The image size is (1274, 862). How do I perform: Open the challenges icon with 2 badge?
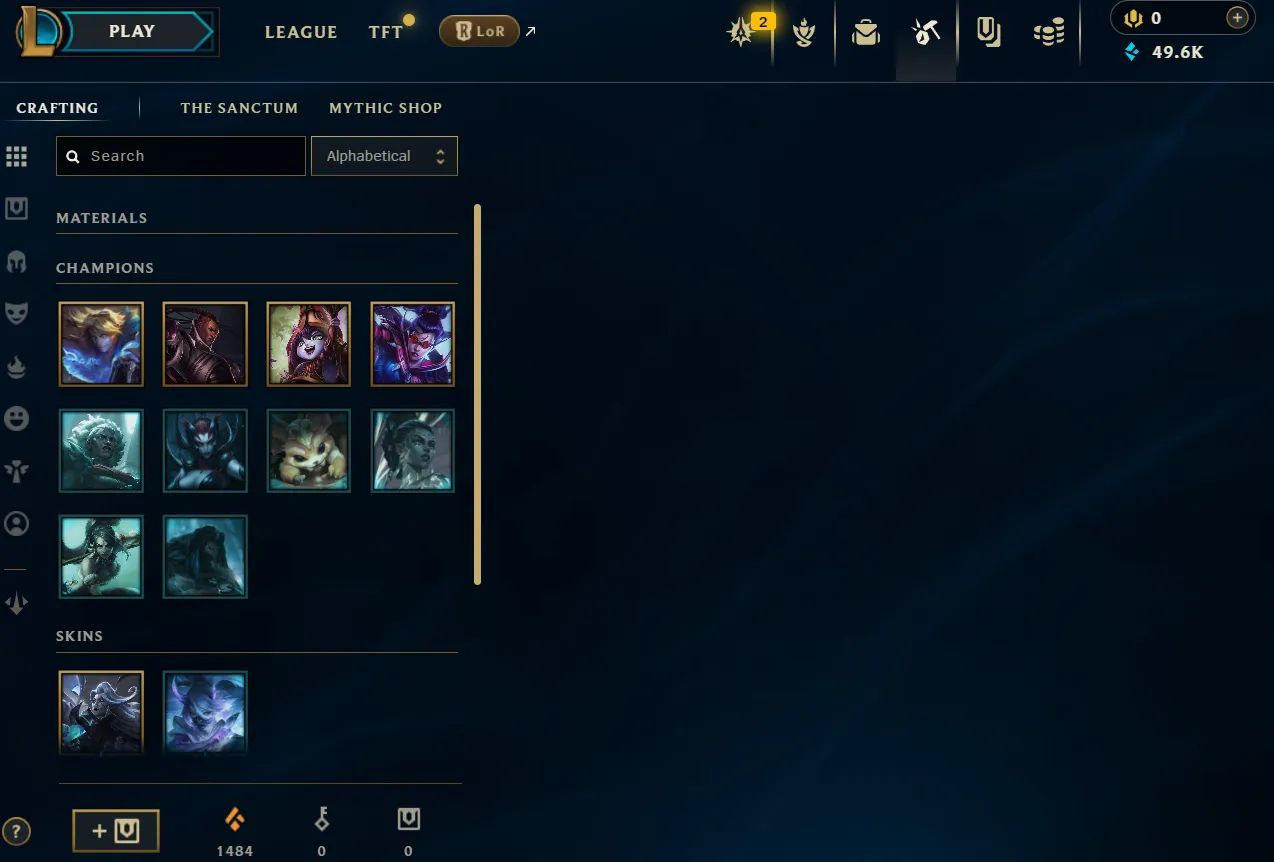click(742, 33)
